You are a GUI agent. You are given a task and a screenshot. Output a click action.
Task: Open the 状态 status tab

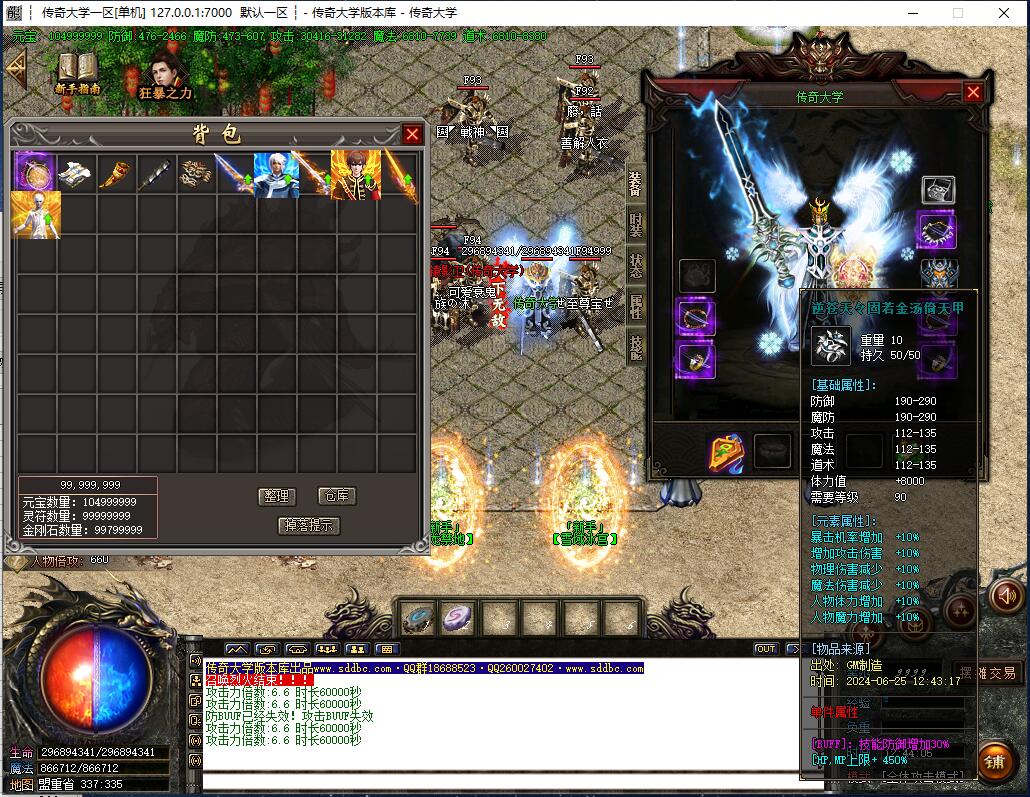(x=636, y=266)
